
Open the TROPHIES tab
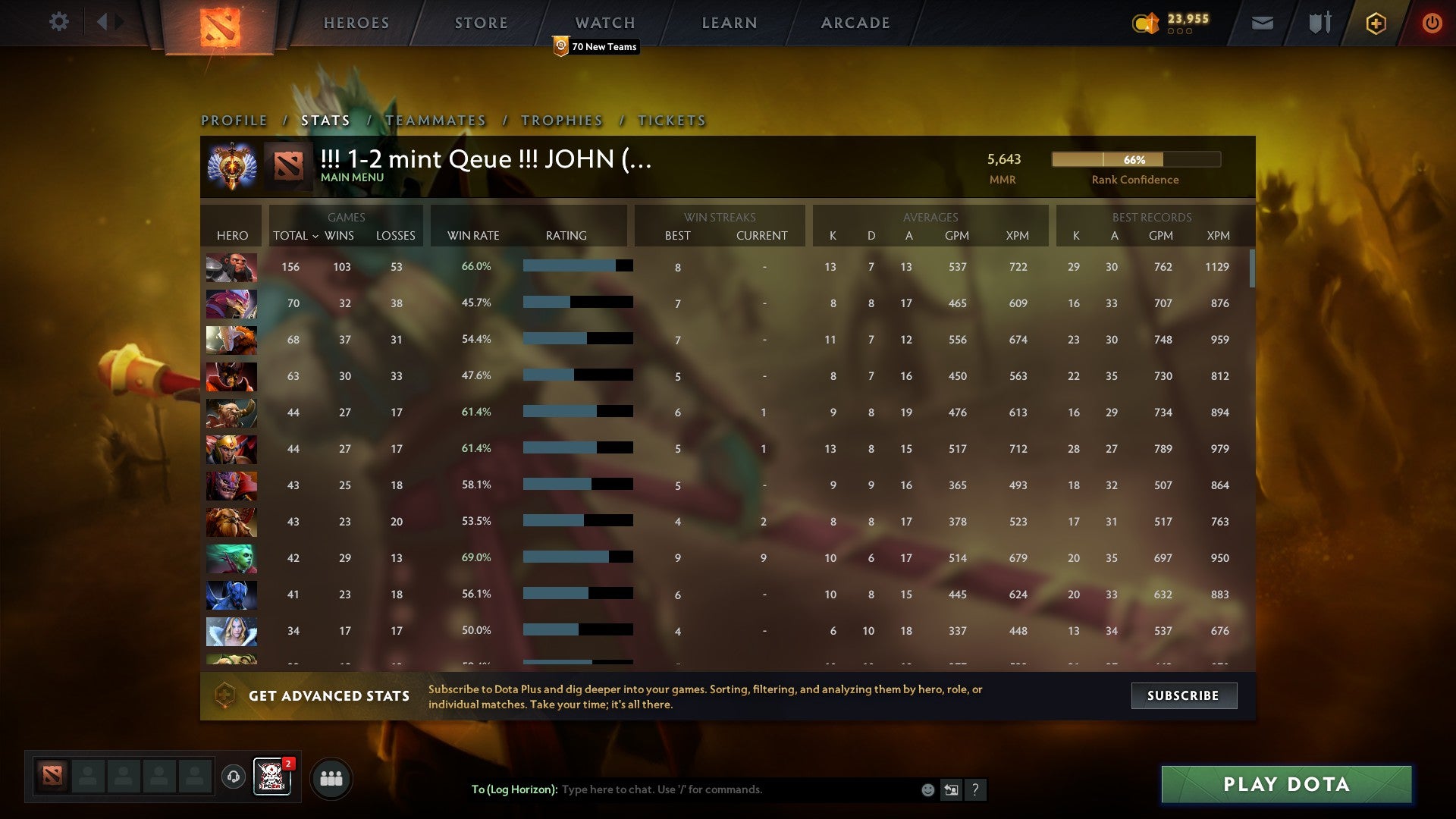(561, 120)
